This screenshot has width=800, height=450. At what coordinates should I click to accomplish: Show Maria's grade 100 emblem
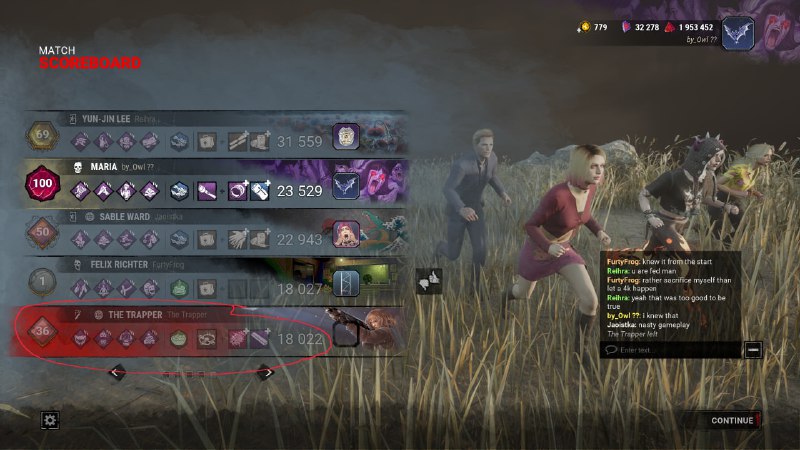coord(43,184)
